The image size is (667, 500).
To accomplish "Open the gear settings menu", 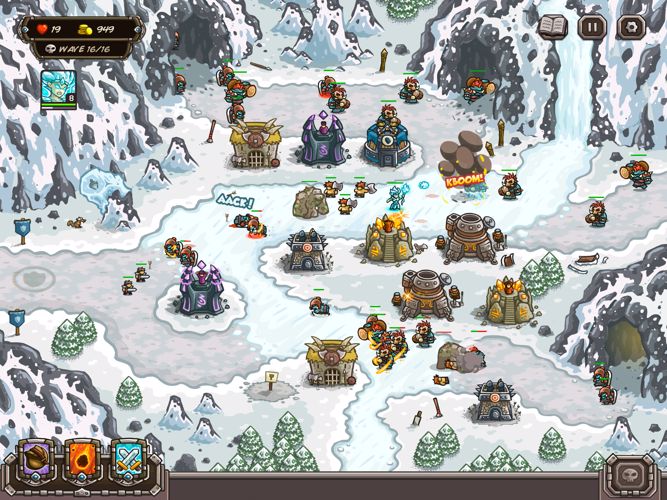I will [x=630, y=27].
